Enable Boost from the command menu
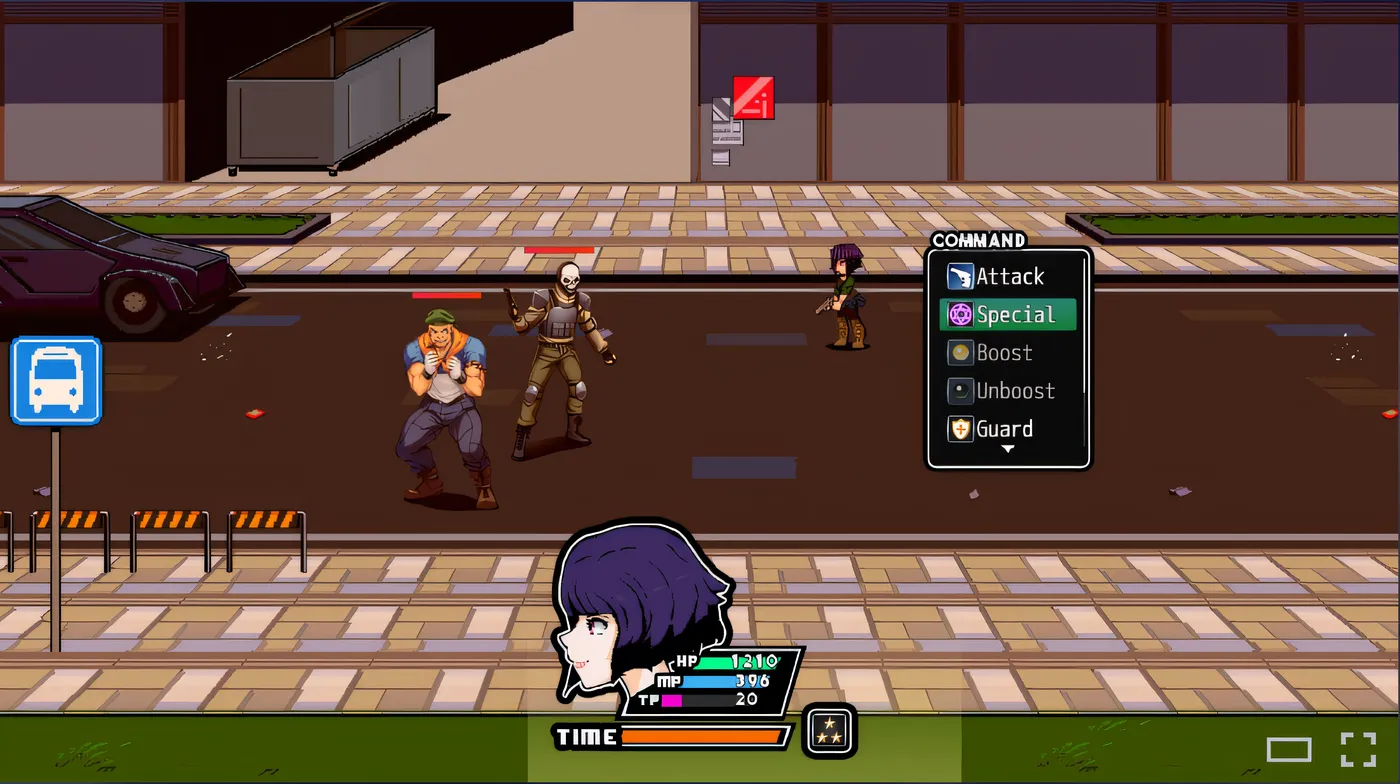 point(1005,352)
